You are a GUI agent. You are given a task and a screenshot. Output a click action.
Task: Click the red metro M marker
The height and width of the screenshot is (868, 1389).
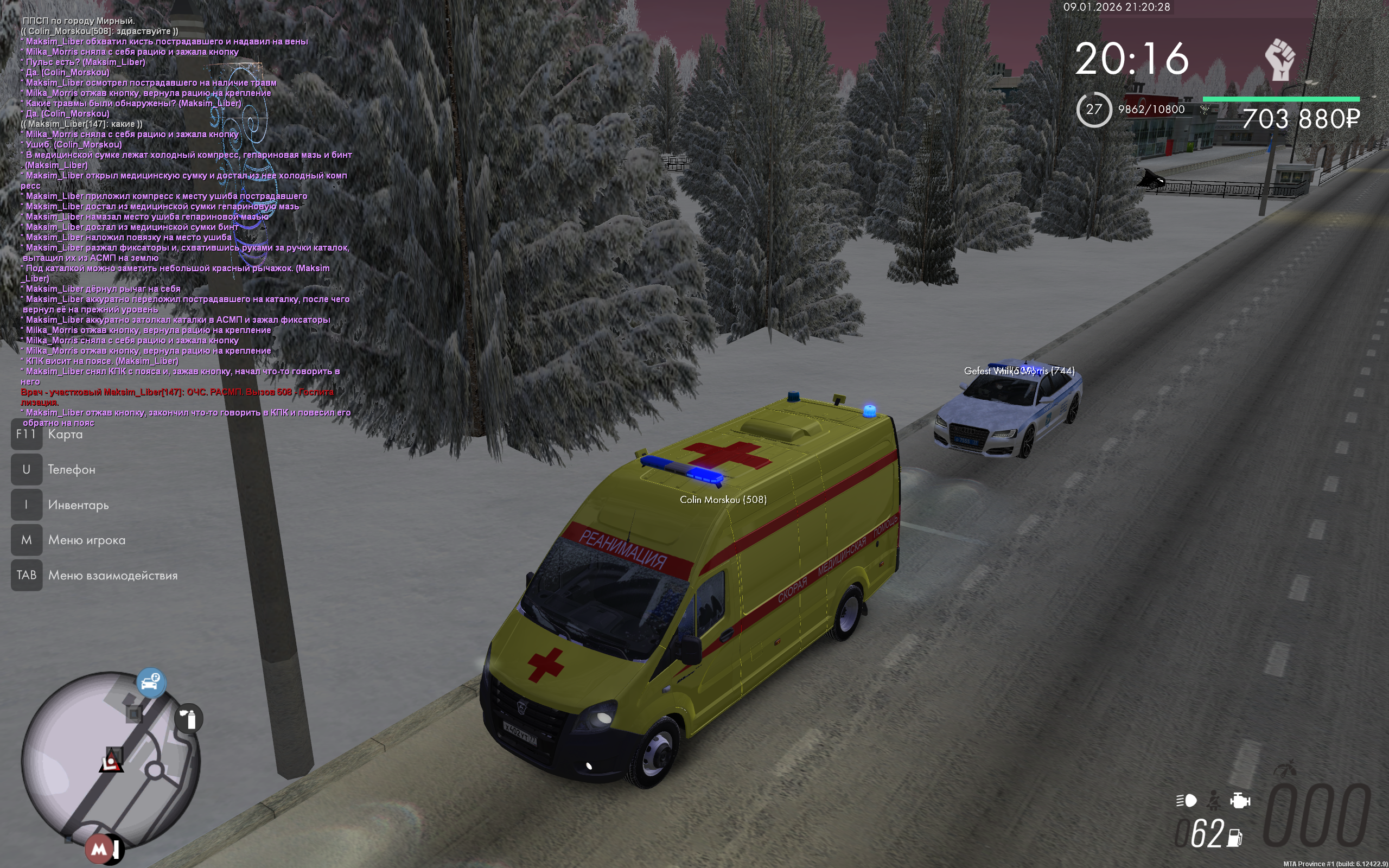(99, 848)
